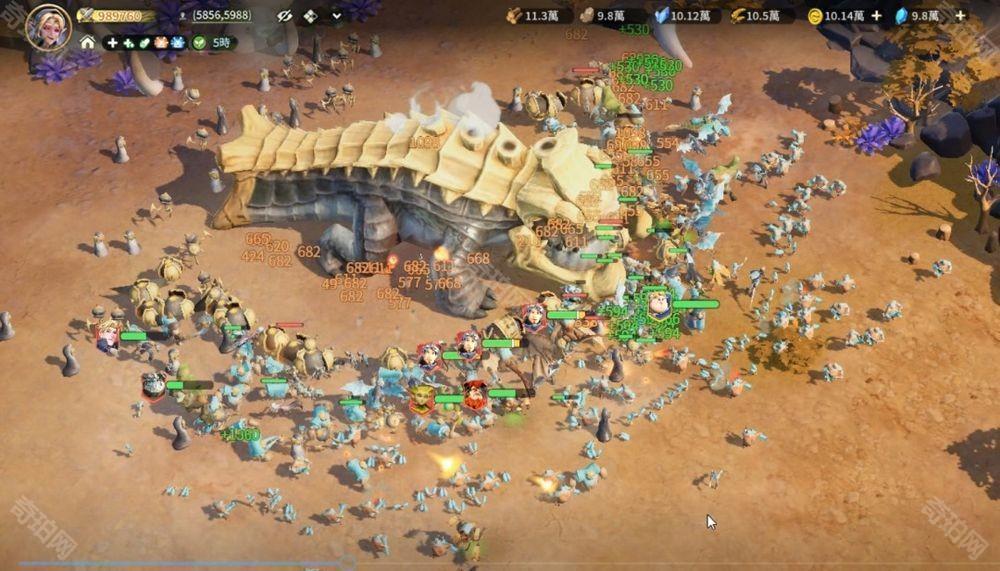Open the active buffs status bar
The image size is (1000, 571).
click(144, 43)
